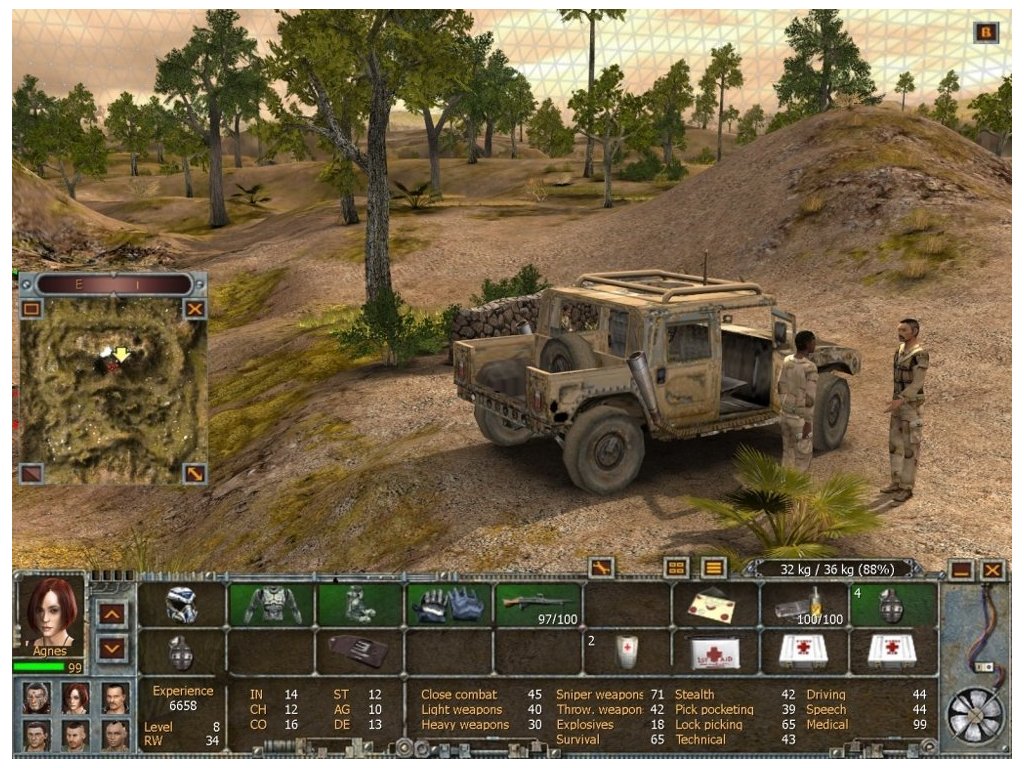Close the minimap with its X button

point(195,309)
